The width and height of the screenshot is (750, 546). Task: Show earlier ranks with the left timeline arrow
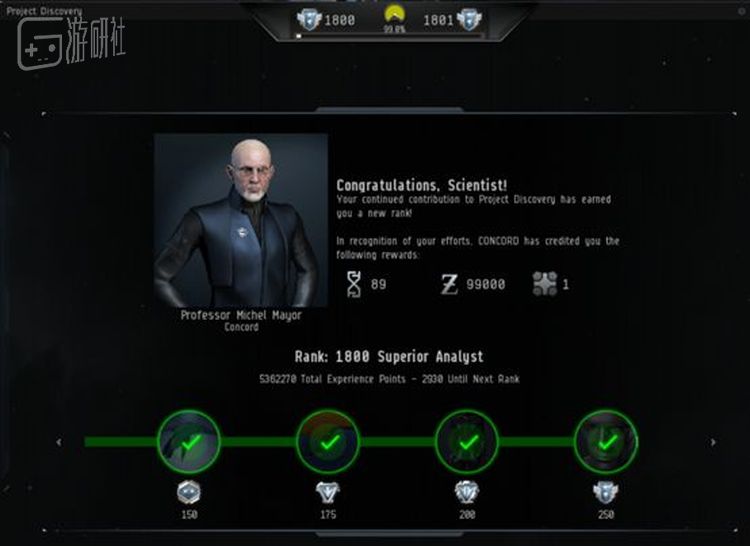[58, 442]
